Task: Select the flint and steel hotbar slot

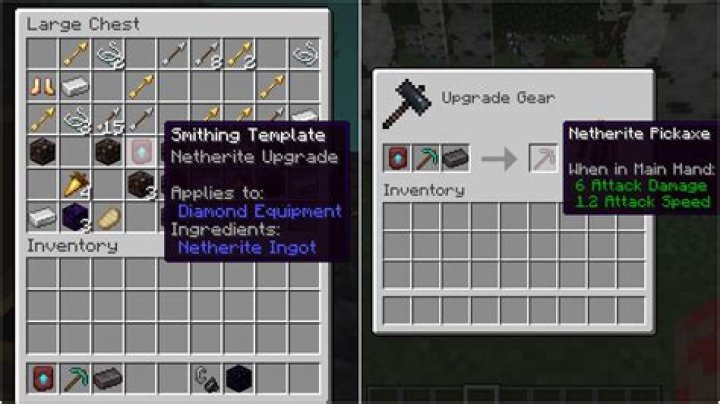Action: click(206, 378)
